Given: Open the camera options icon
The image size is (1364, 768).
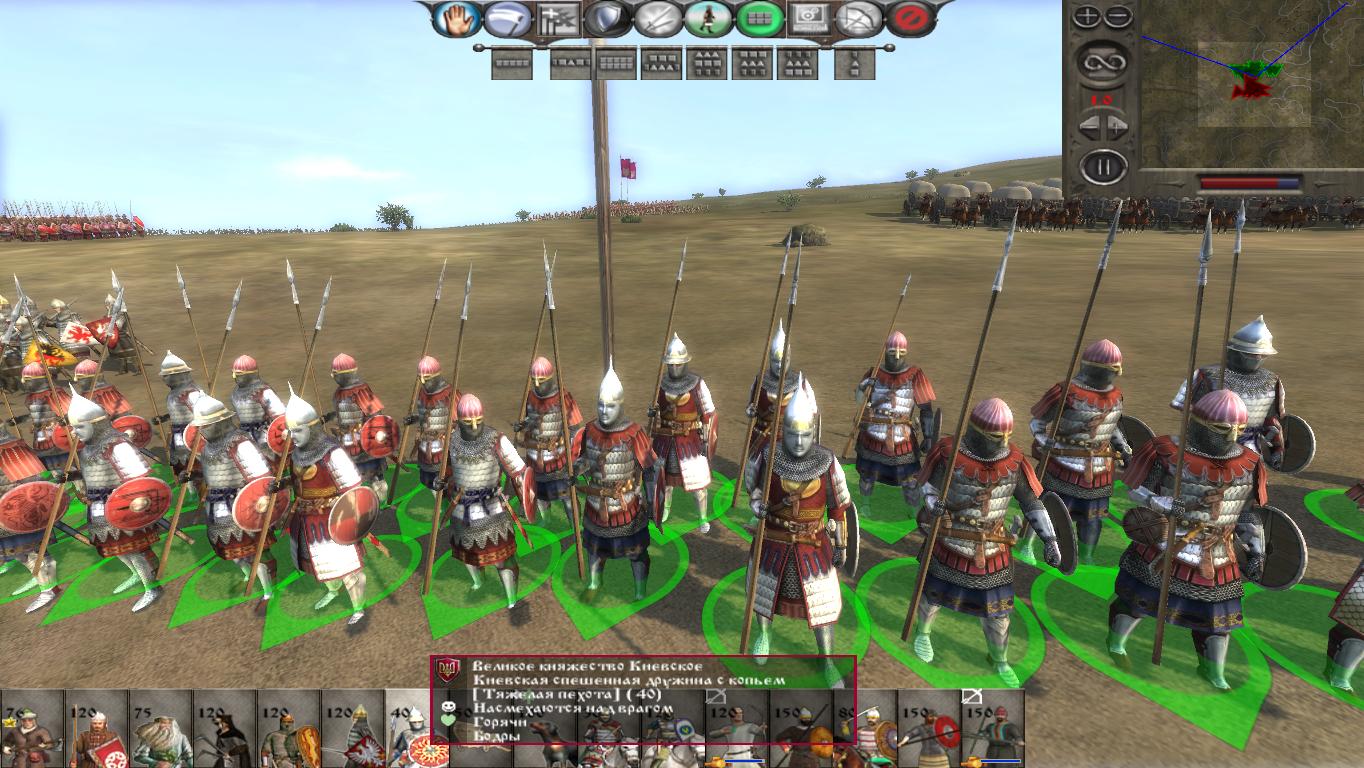Looking at the screenshot, I should pyautogui.click(x=813, y=18).
